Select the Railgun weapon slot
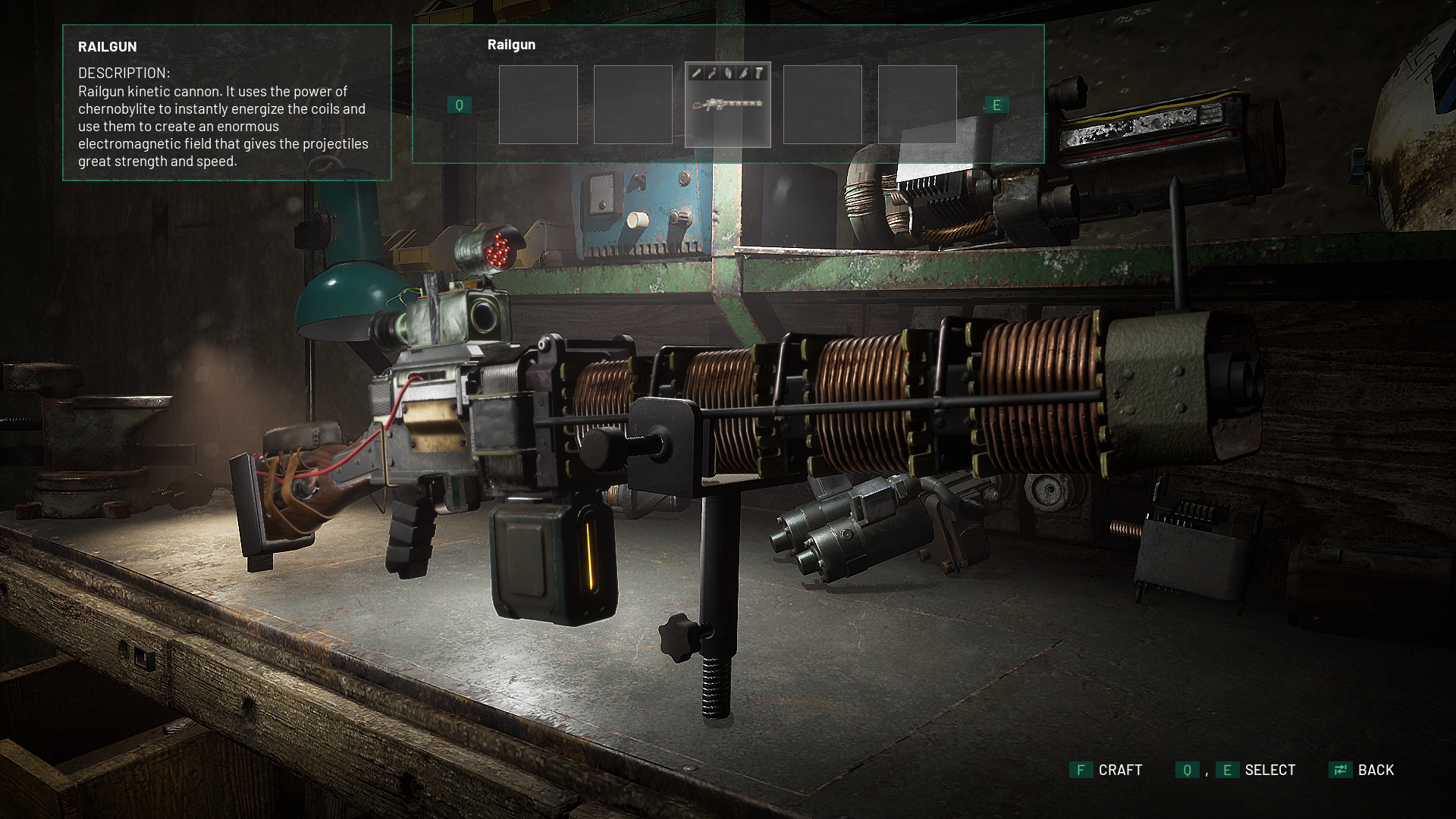 pyautogui.click(x=727, y=105)
